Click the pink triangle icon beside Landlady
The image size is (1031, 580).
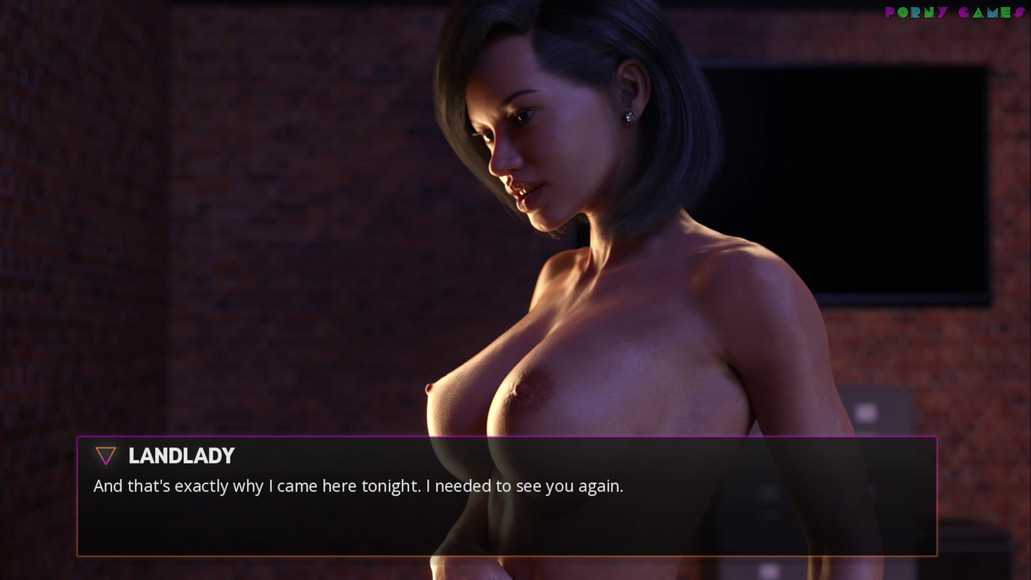(x=105, y=456)
